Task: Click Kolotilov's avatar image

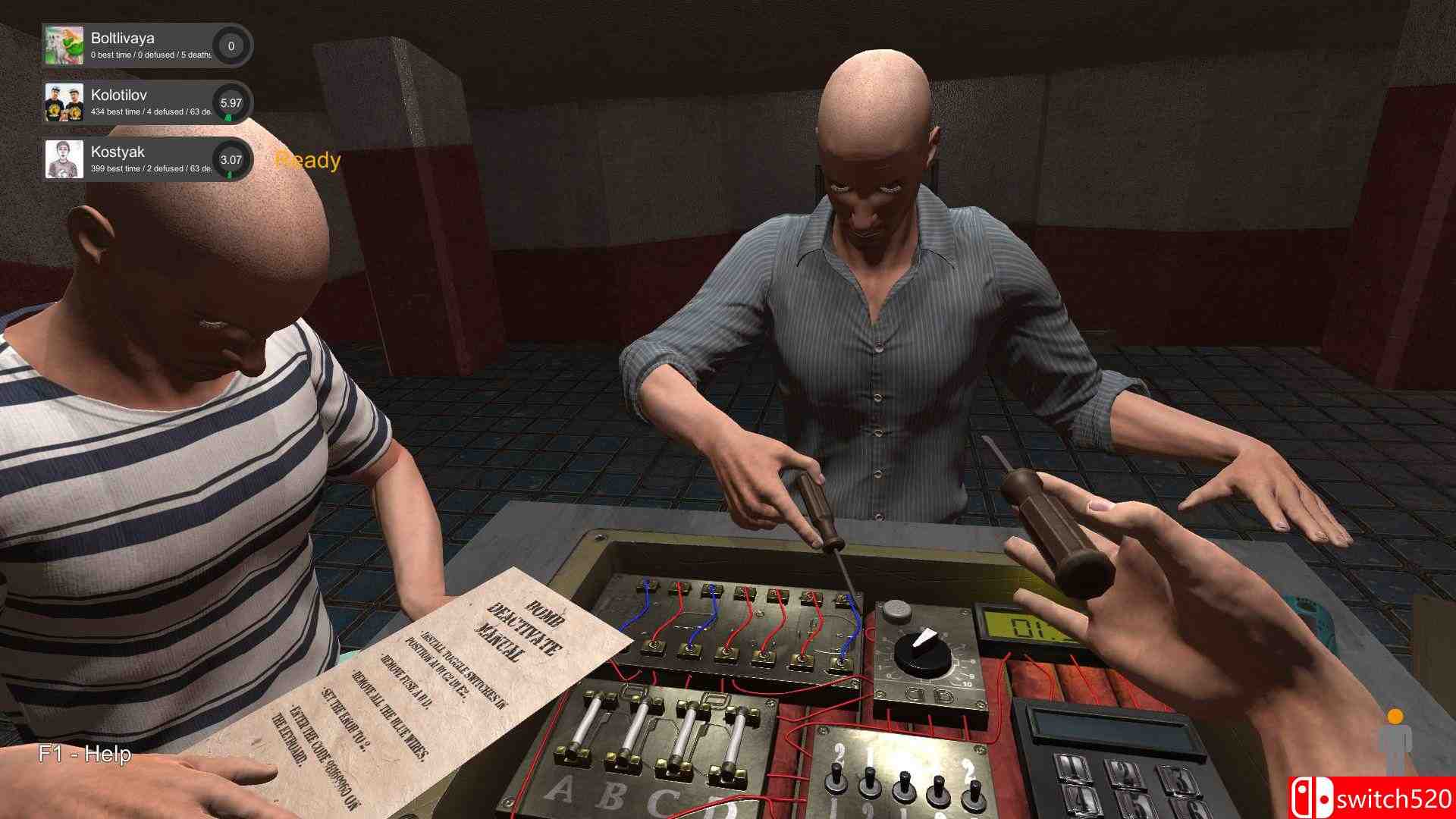Action: 64,102
